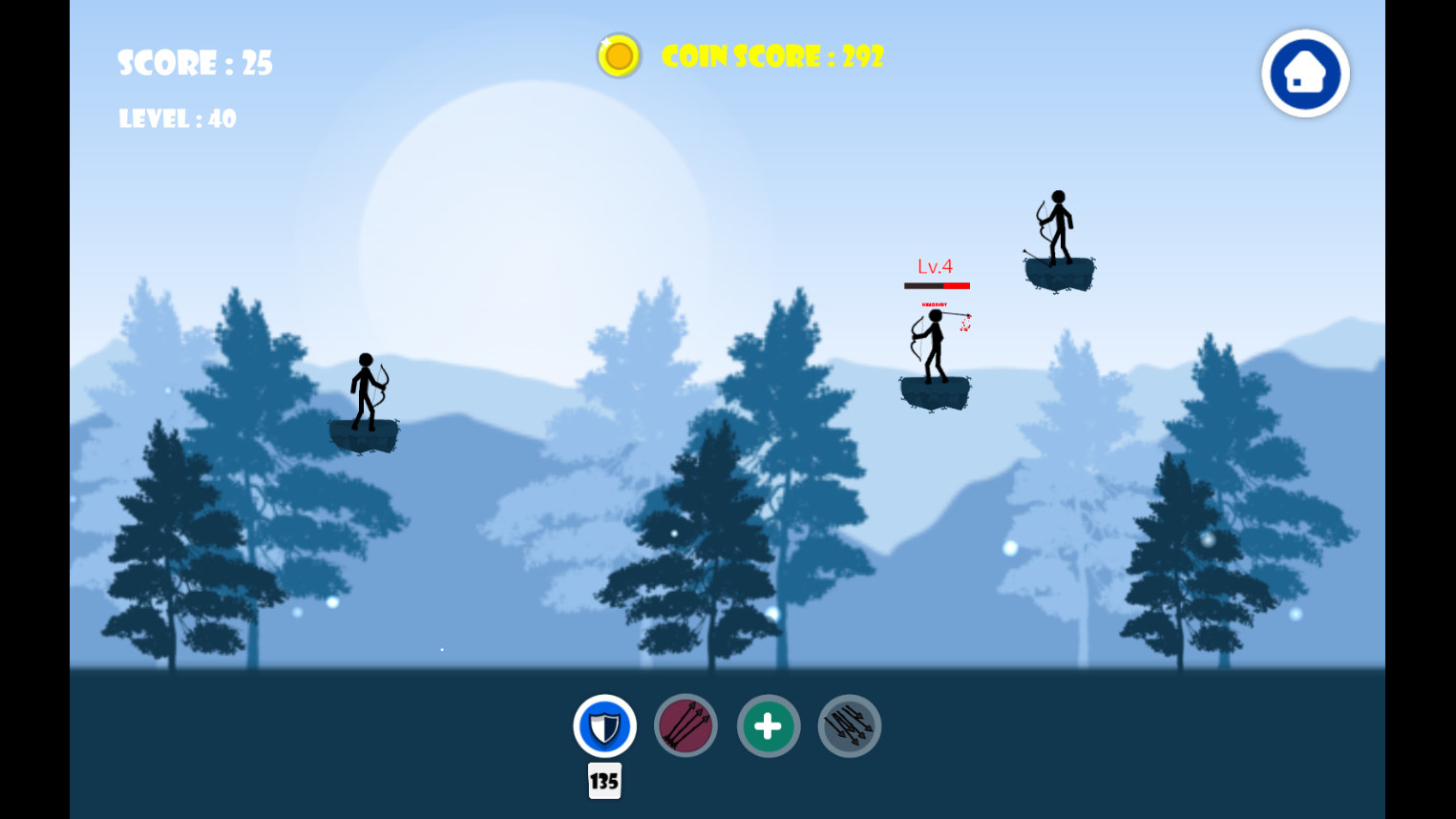Click the dark bottom HUD bar

[x=286, y=754]
